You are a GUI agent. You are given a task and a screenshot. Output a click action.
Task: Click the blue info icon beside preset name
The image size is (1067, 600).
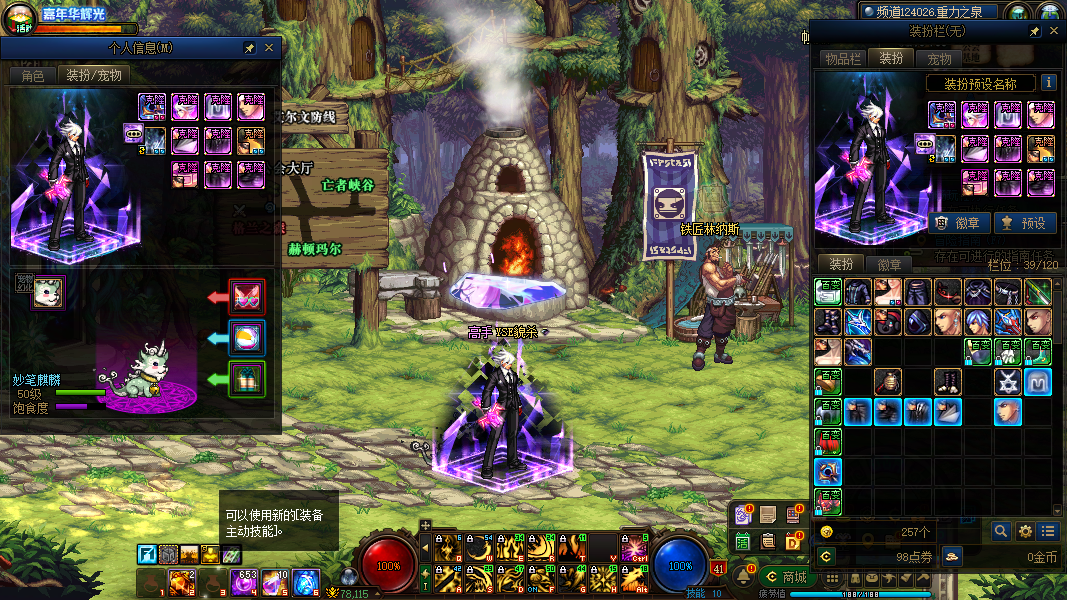[1048, 83]
